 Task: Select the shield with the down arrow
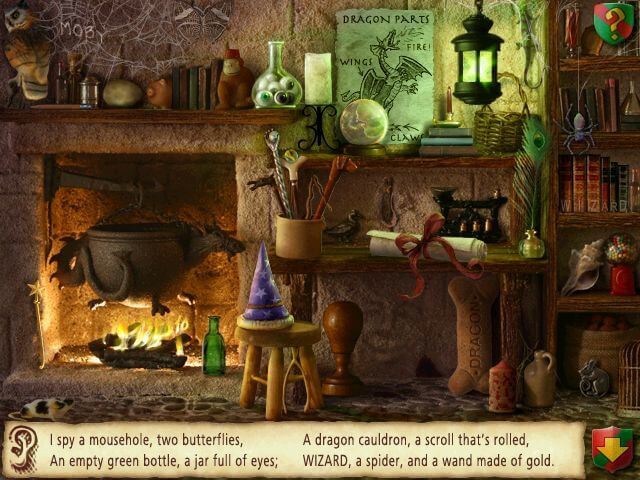pos(611,449)
